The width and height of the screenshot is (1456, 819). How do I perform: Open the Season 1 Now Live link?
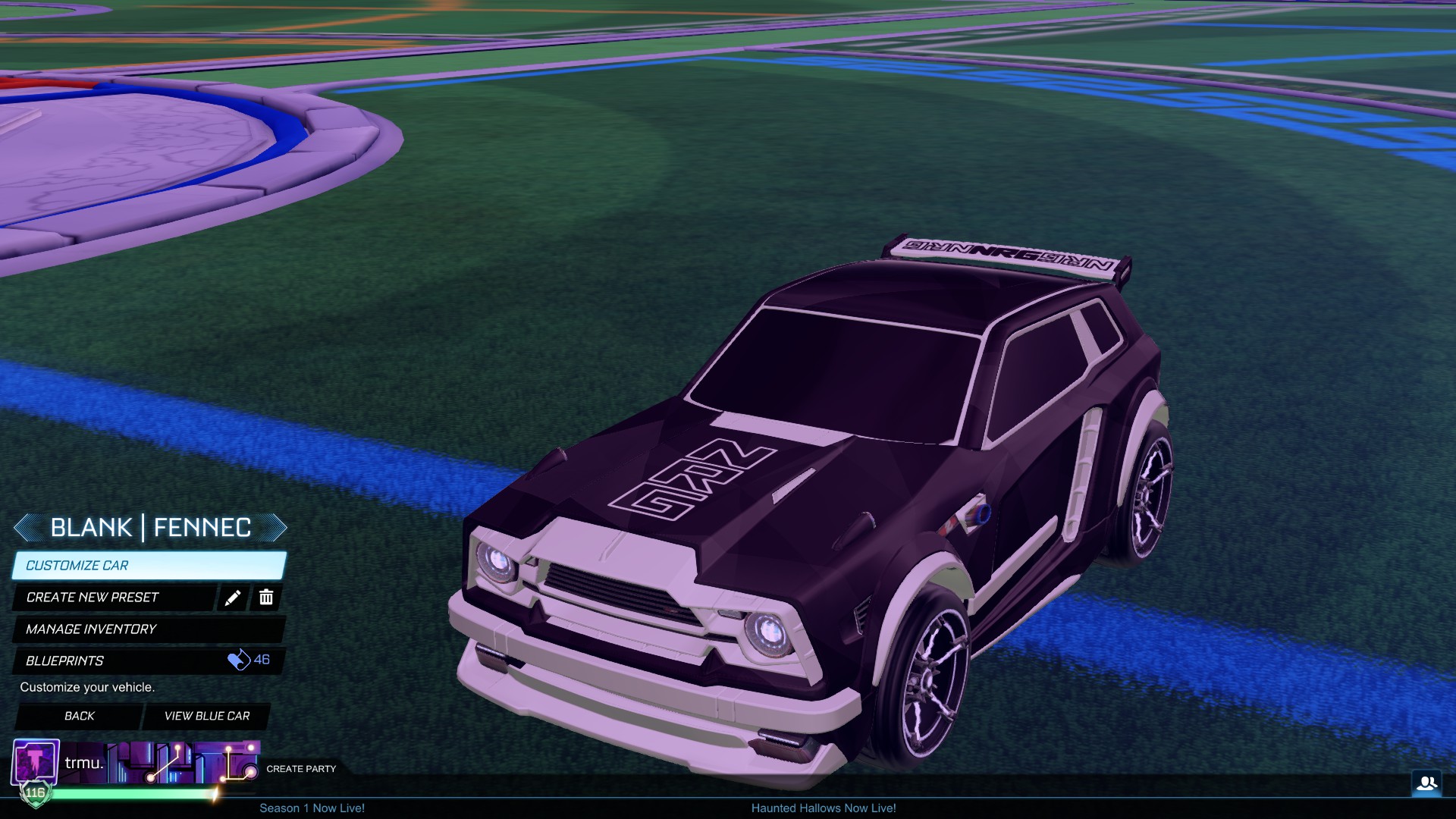312,808
